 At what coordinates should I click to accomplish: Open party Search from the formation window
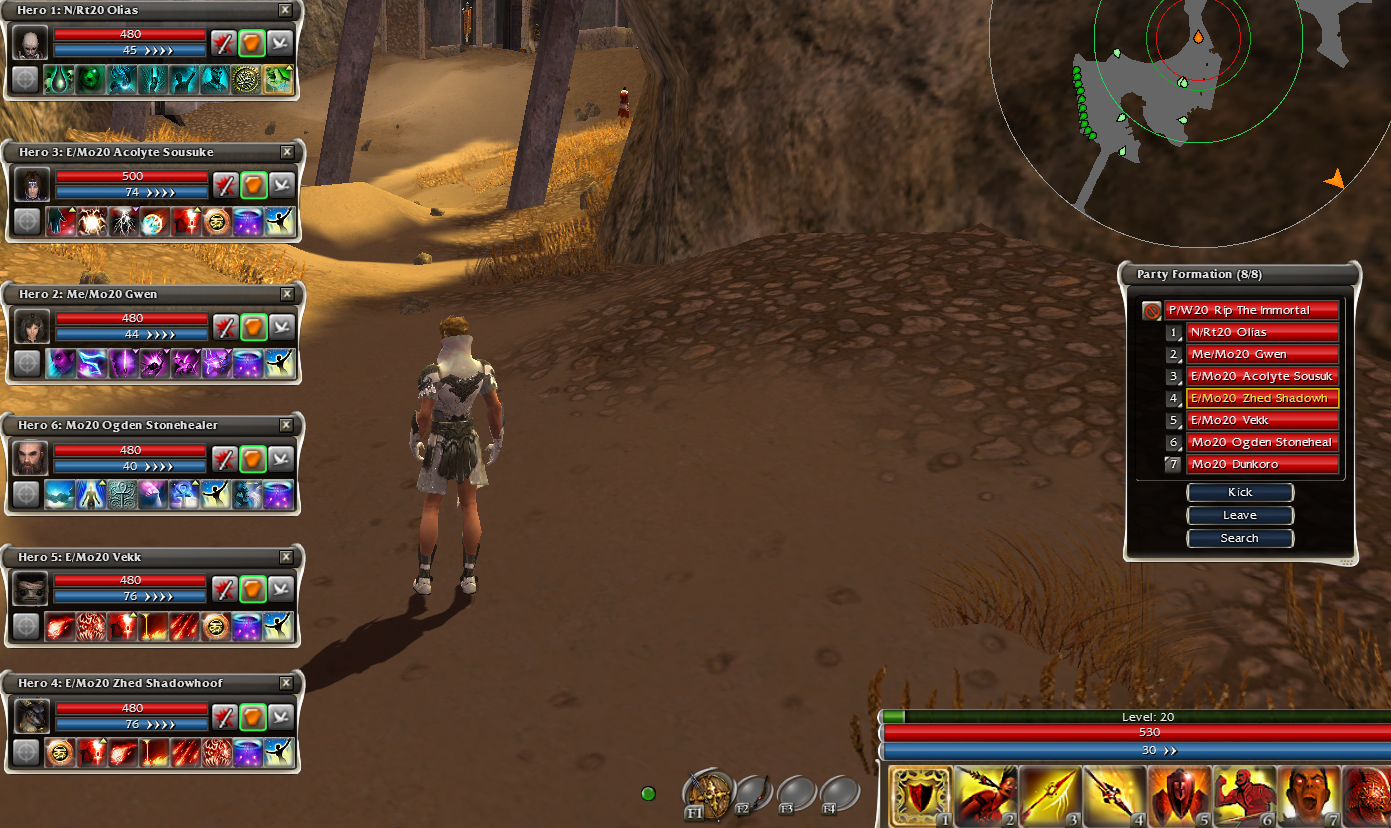point(1240,538)
